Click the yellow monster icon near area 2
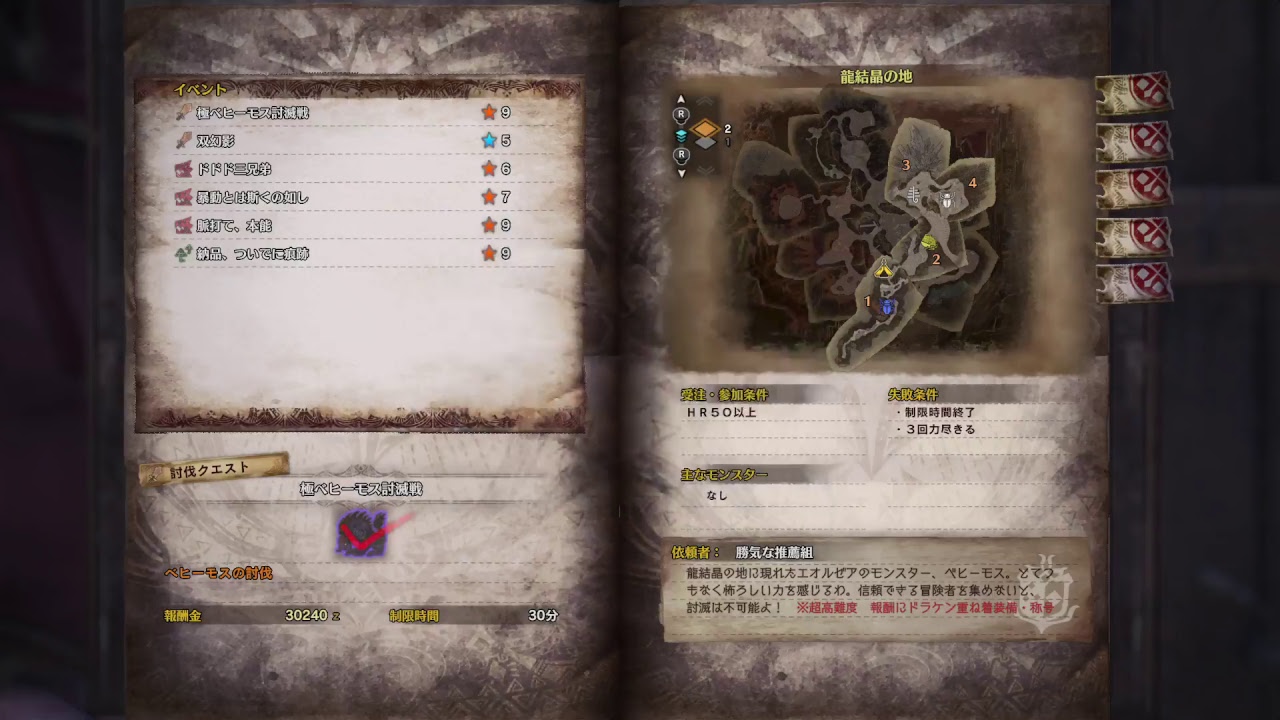The image size is (1280, 720). (928, 242)
